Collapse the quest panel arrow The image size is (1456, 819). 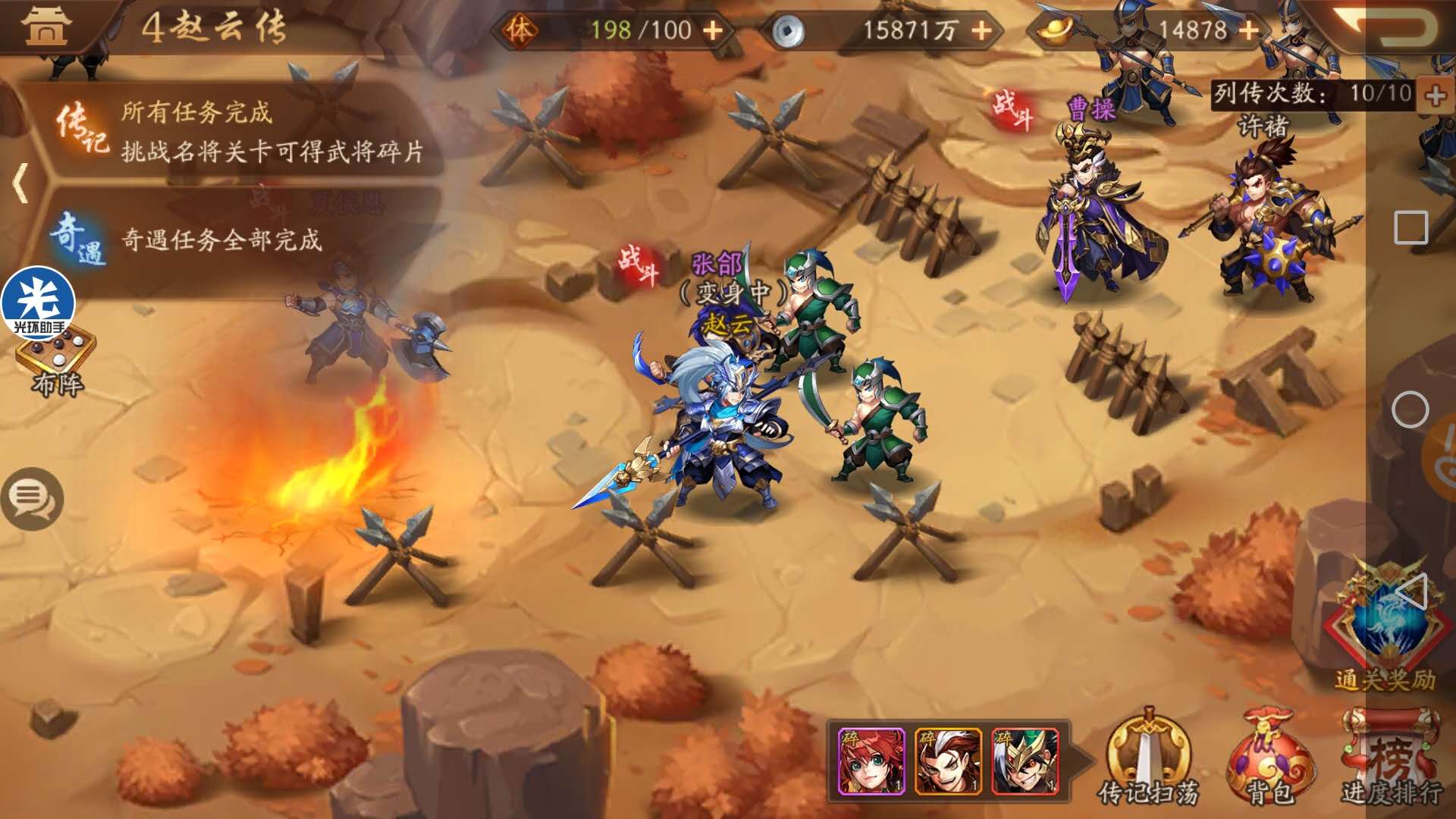[21, 183]
